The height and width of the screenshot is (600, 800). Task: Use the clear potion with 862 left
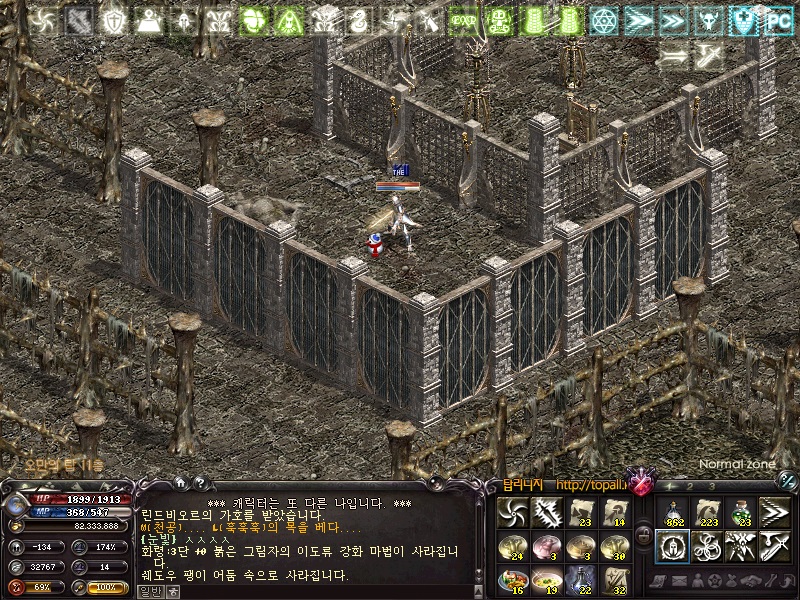coord(673,512)
